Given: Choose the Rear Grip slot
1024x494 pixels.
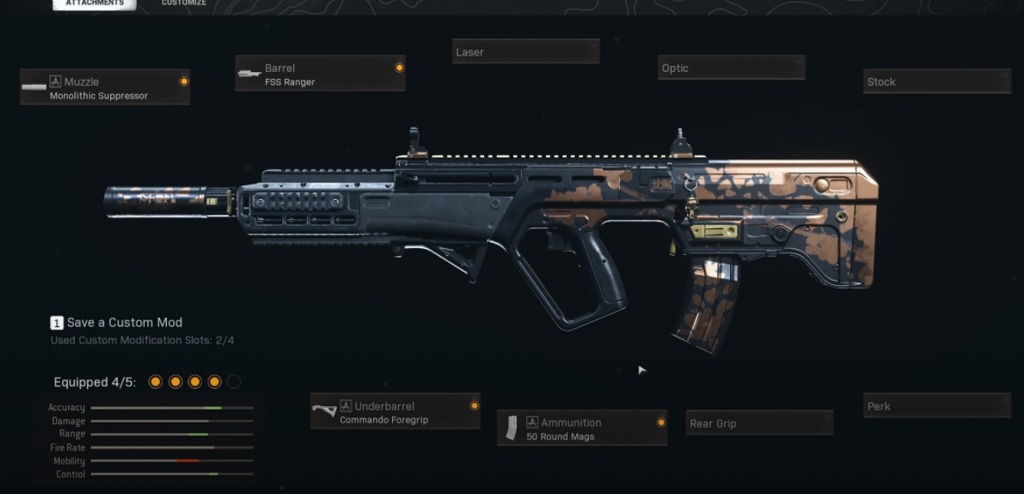Looking at the screenshot, I should [x=759, y=423].
